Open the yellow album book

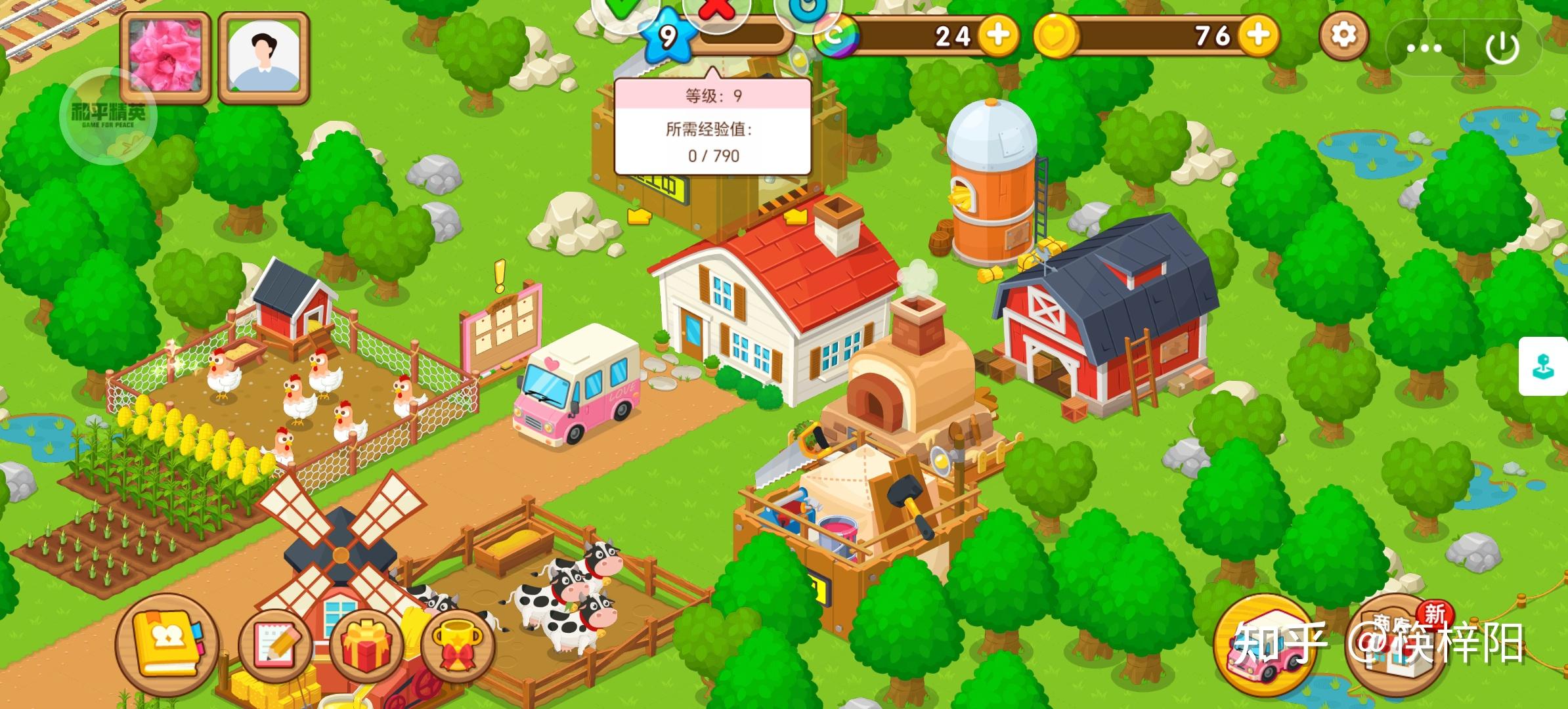point(167,642)
